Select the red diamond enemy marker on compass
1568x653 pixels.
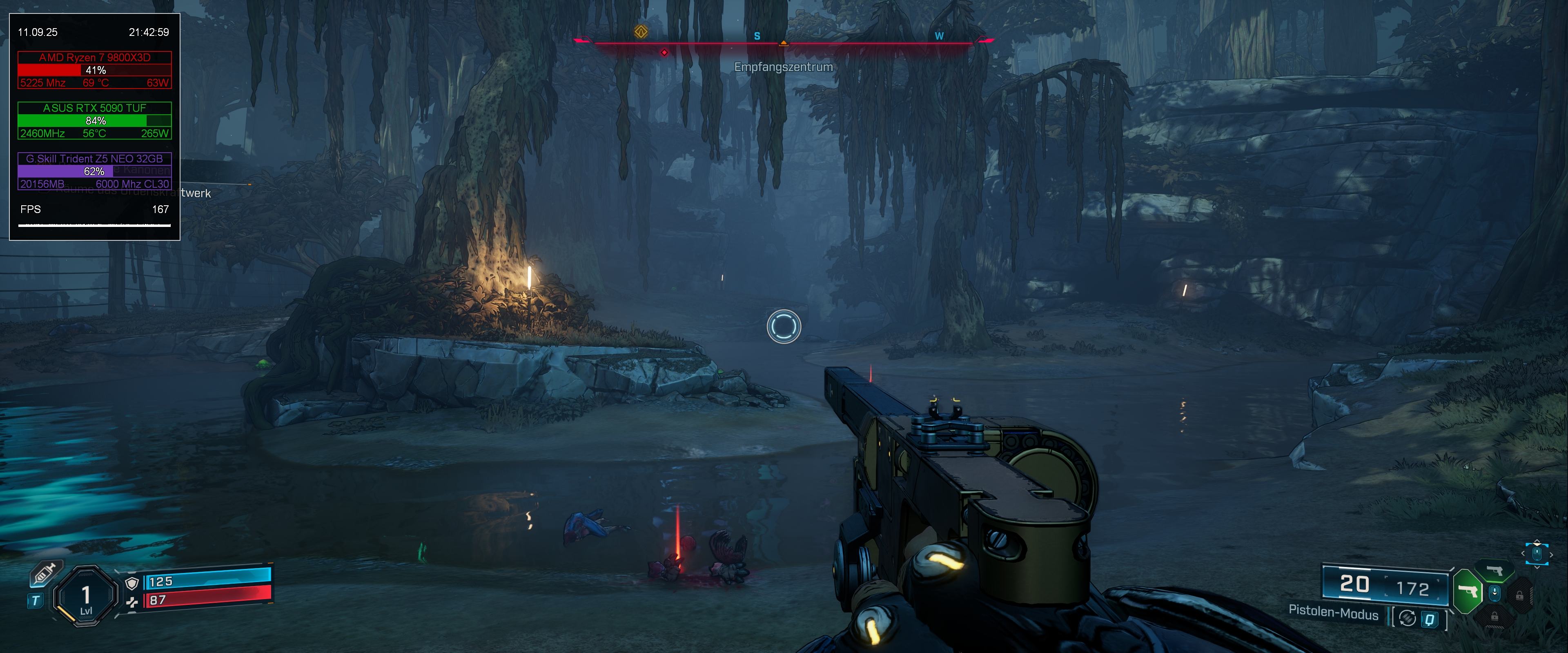pyautogui.click(x=664, y=52)
